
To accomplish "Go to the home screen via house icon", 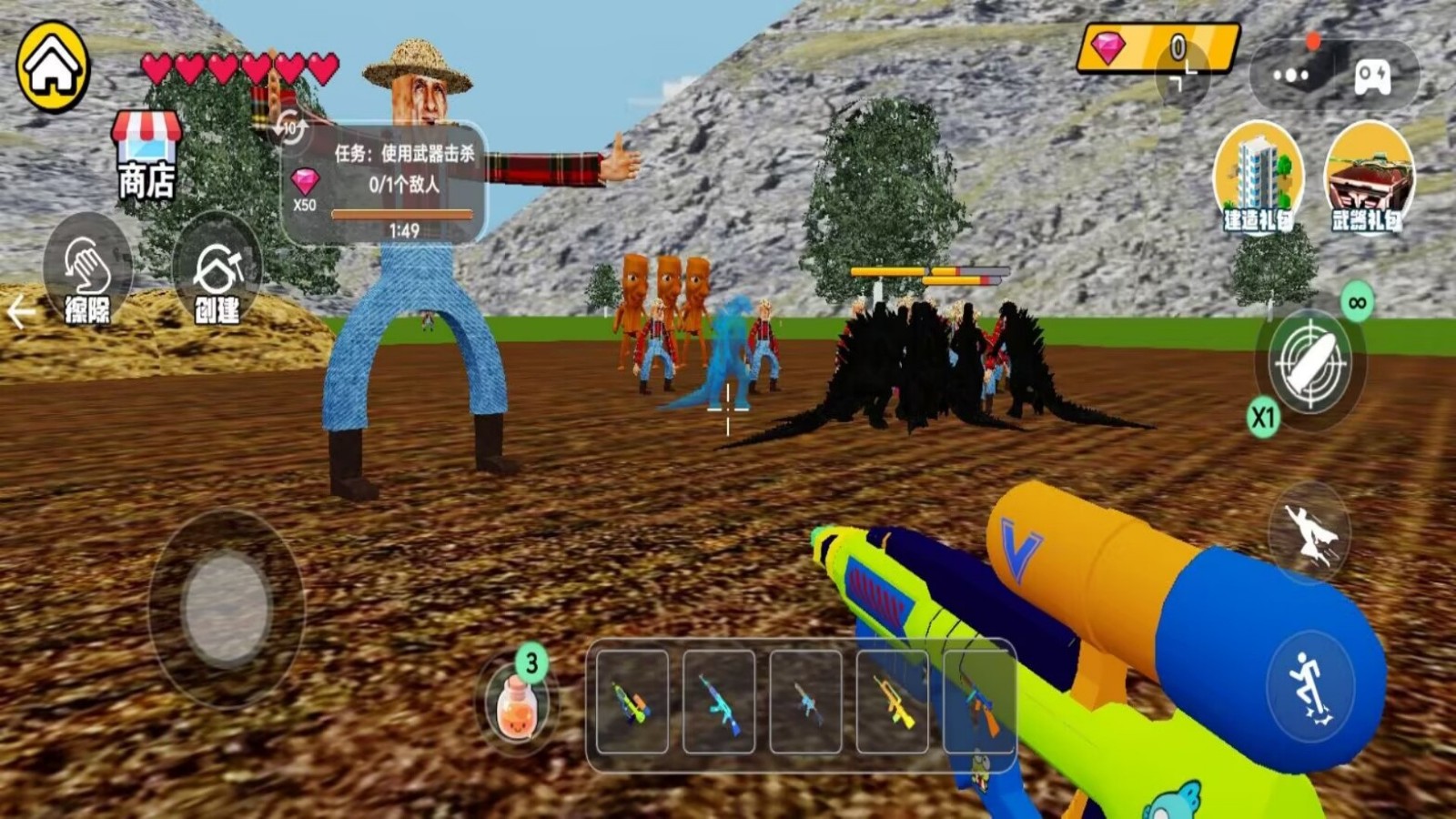I will click(x=53, y=66).
